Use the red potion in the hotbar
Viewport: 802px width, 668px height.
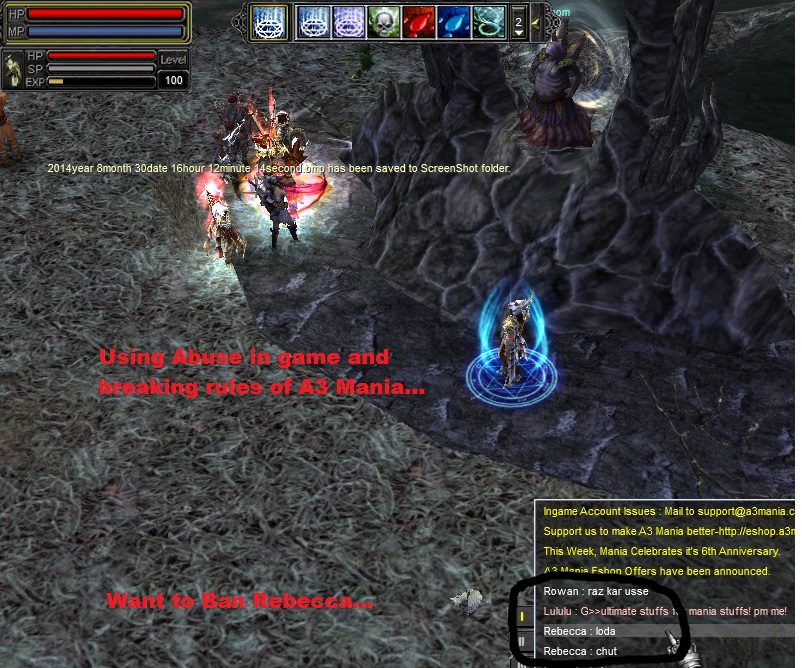[x=419, y=20]
